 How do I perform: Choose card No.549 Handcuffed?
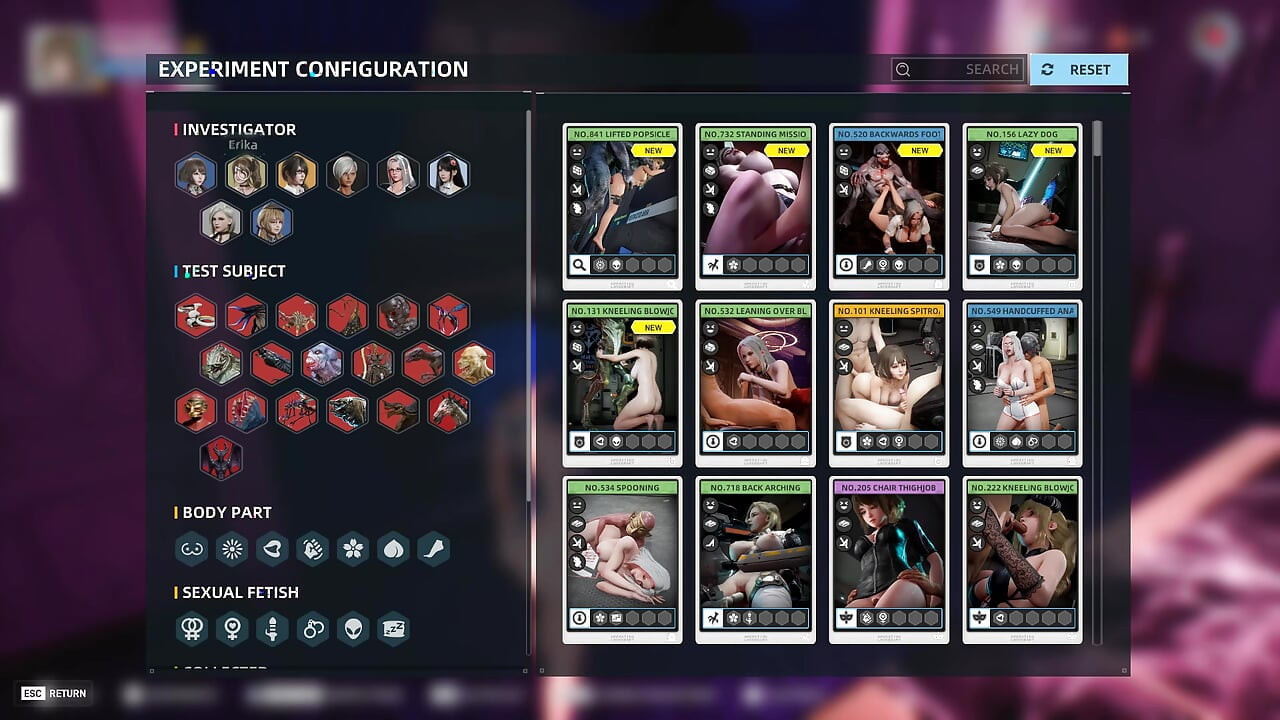tap(1022, 383)
